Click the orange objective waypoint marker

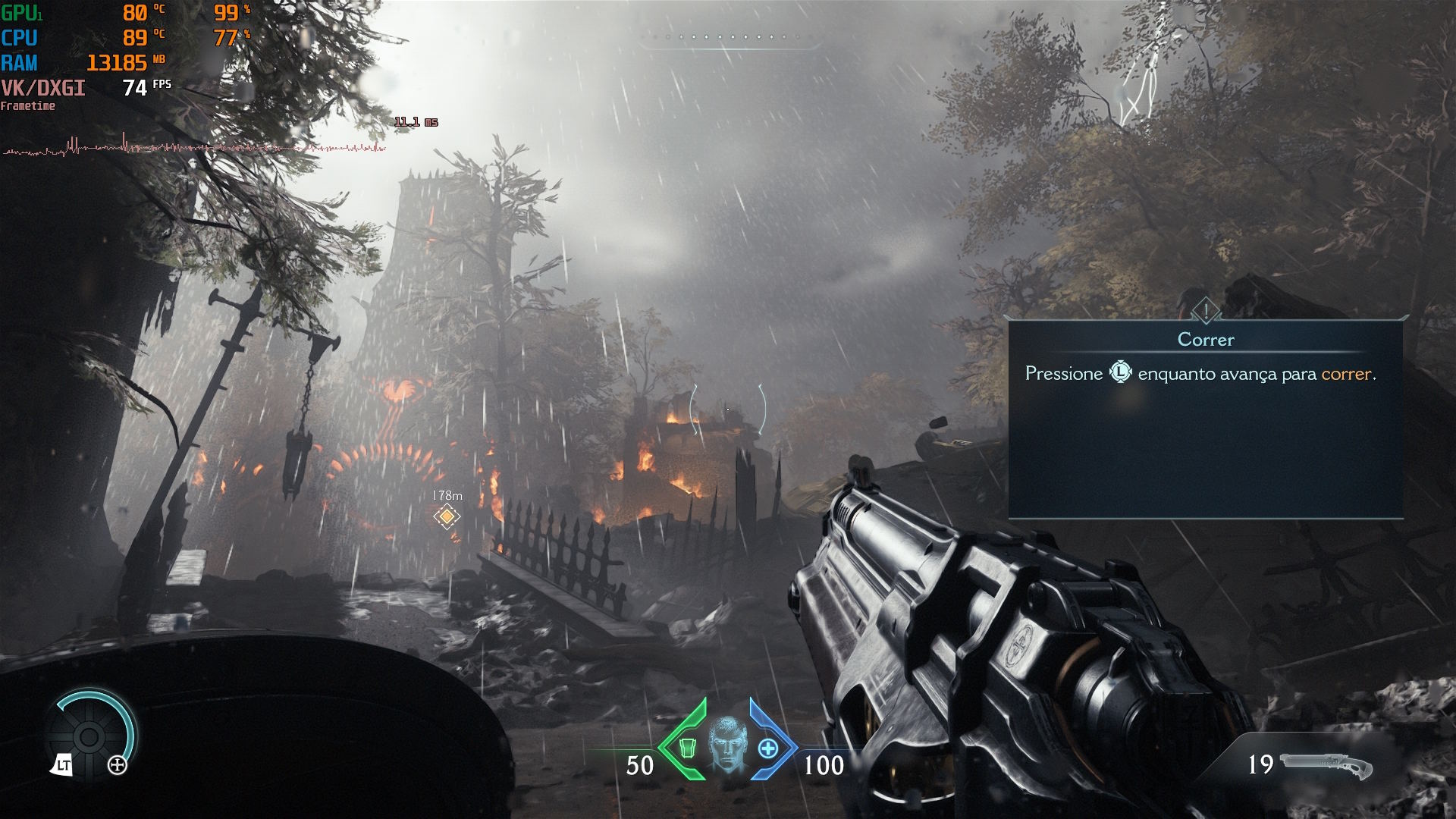click(447, 516)
